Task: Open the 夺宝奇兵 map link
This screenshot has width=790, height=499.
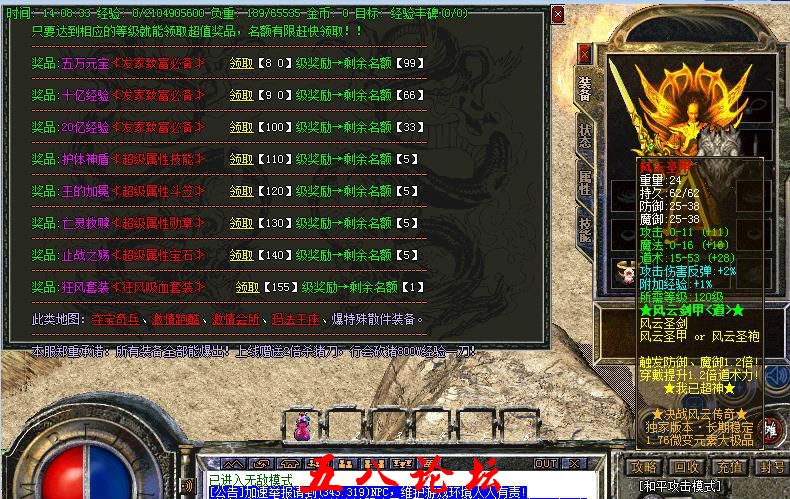Action: pos(113,320)
